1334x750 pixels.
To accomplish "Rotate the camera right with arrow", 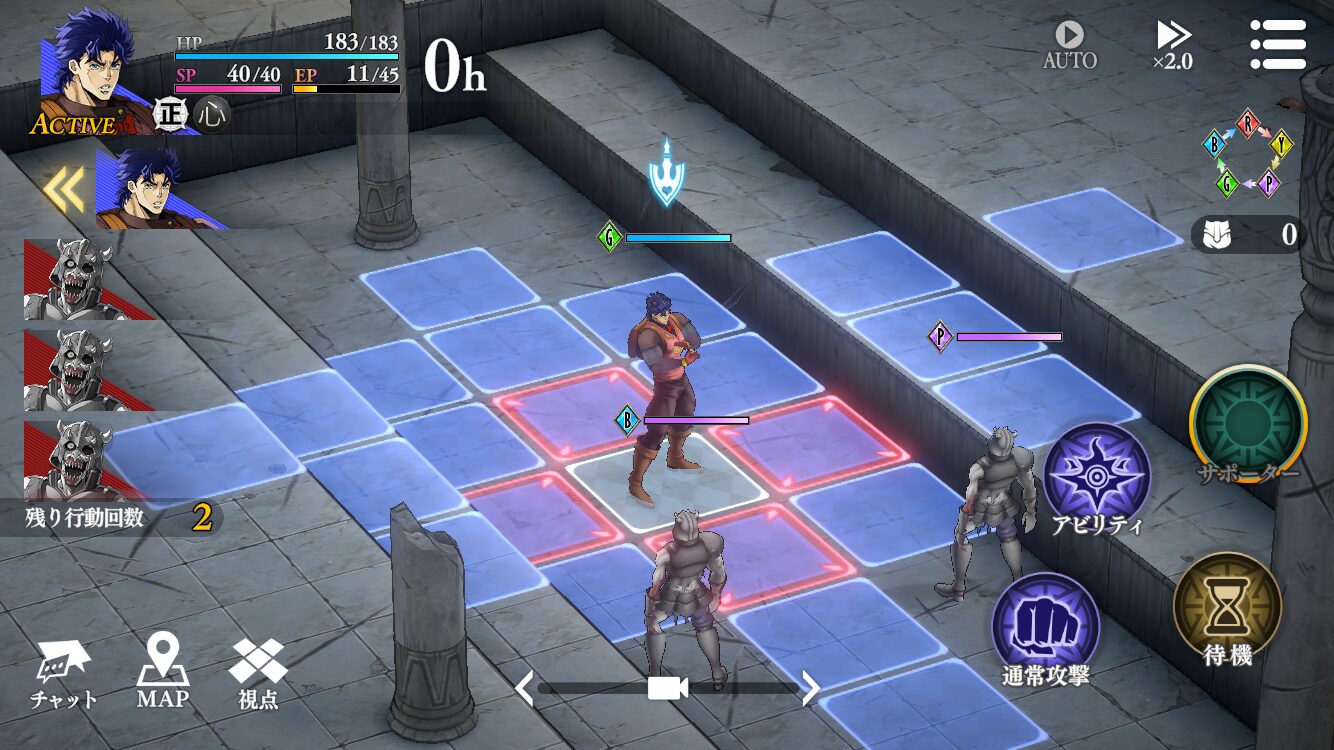I will click(811, 688).
